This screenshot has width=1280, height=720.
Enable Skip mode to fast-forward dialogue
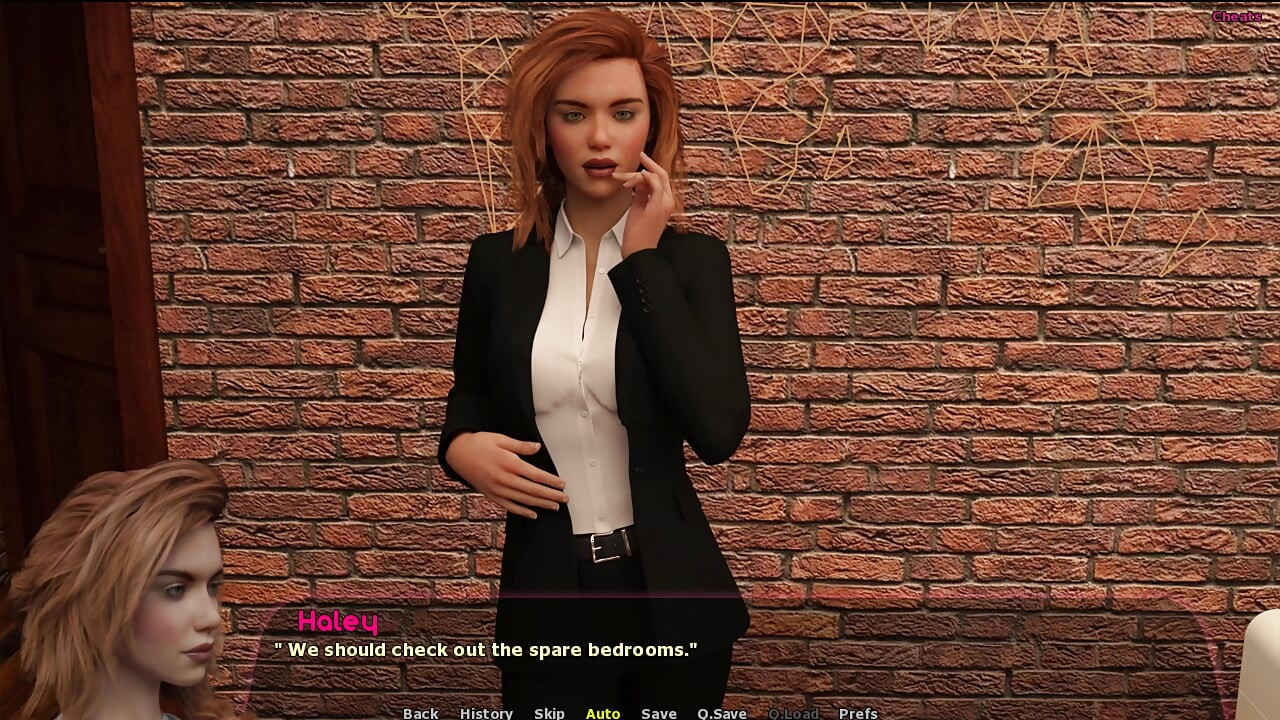pyautogui.click(x=550, y=713)
